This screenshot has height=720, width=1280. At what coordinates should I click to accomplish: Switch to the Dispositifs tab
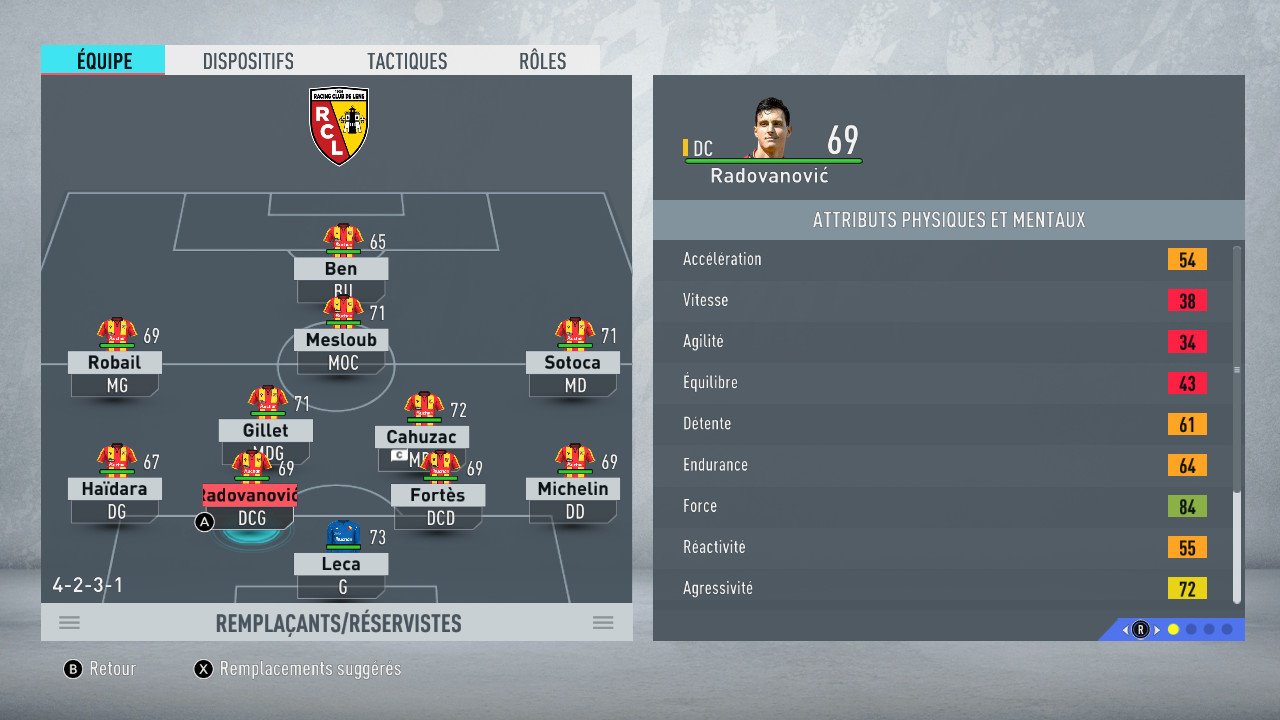point(248,61)
